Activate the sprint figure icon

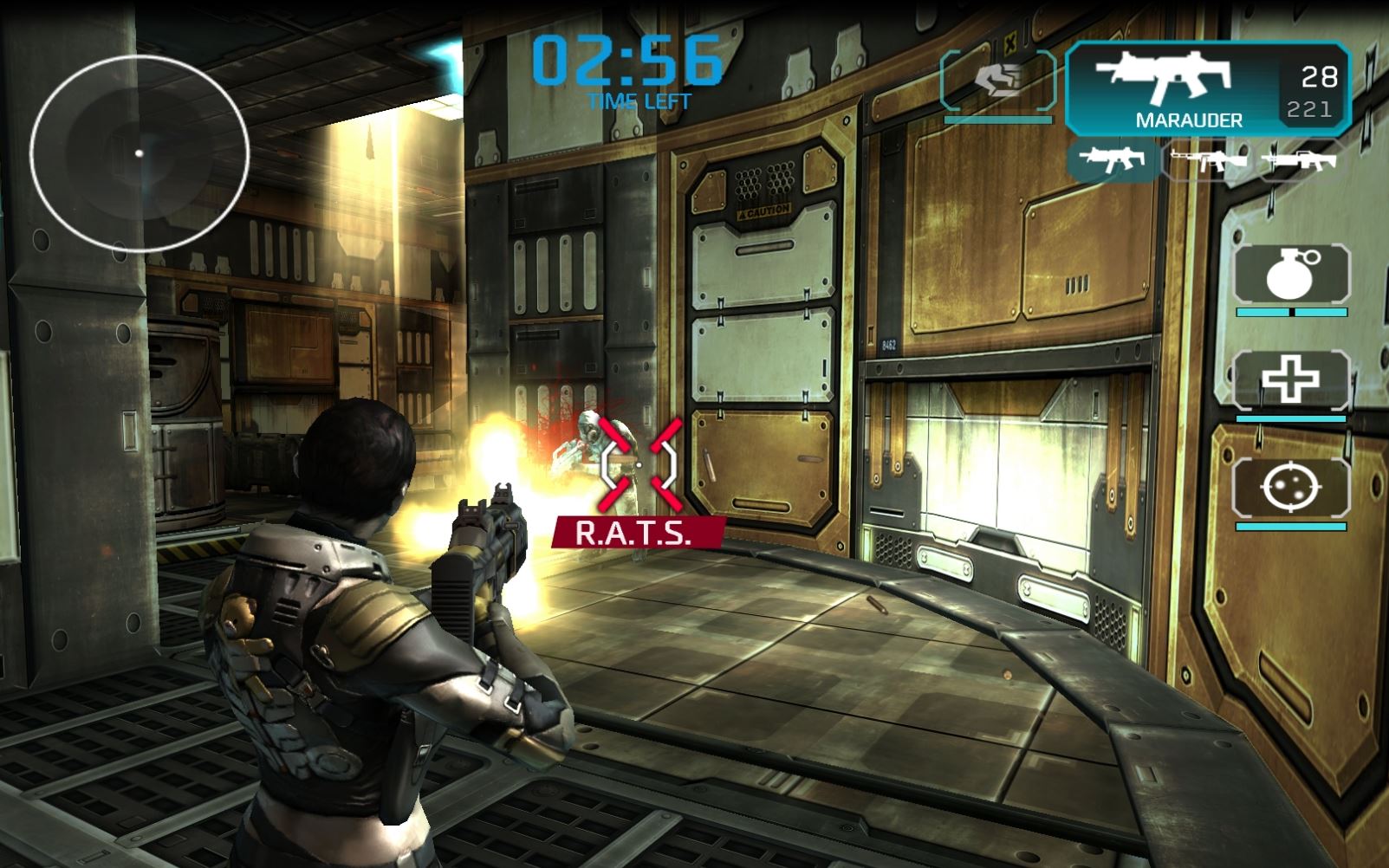997,81
